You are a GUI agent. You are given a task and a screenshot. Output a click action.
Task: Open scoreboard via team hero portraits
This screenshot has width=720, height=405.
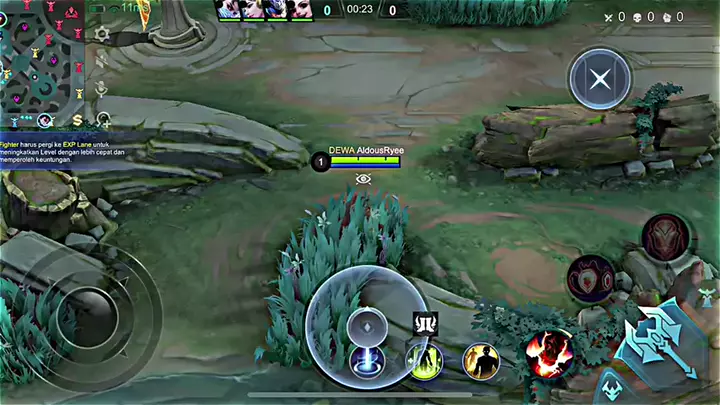pyautogui.click(x=265, y=10)
